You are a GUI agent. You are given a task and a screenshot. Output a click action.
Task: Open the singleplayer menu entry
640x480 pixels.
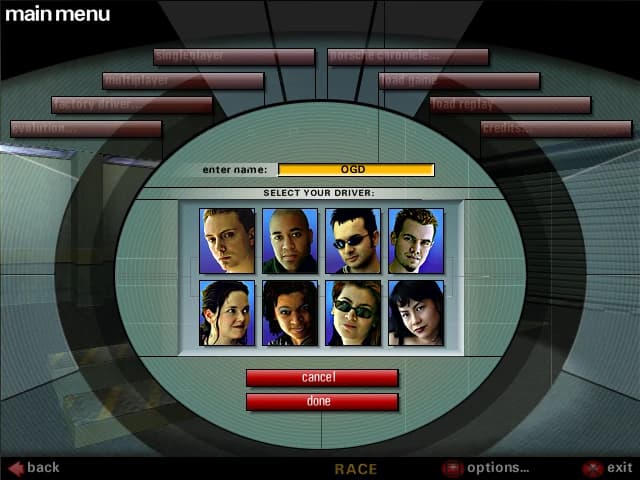tap(234, 57)
